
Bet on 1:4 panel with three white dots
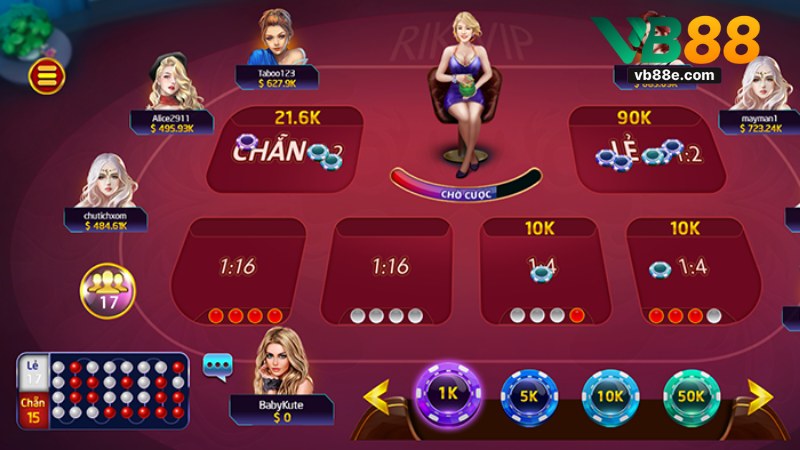point(540,270)
